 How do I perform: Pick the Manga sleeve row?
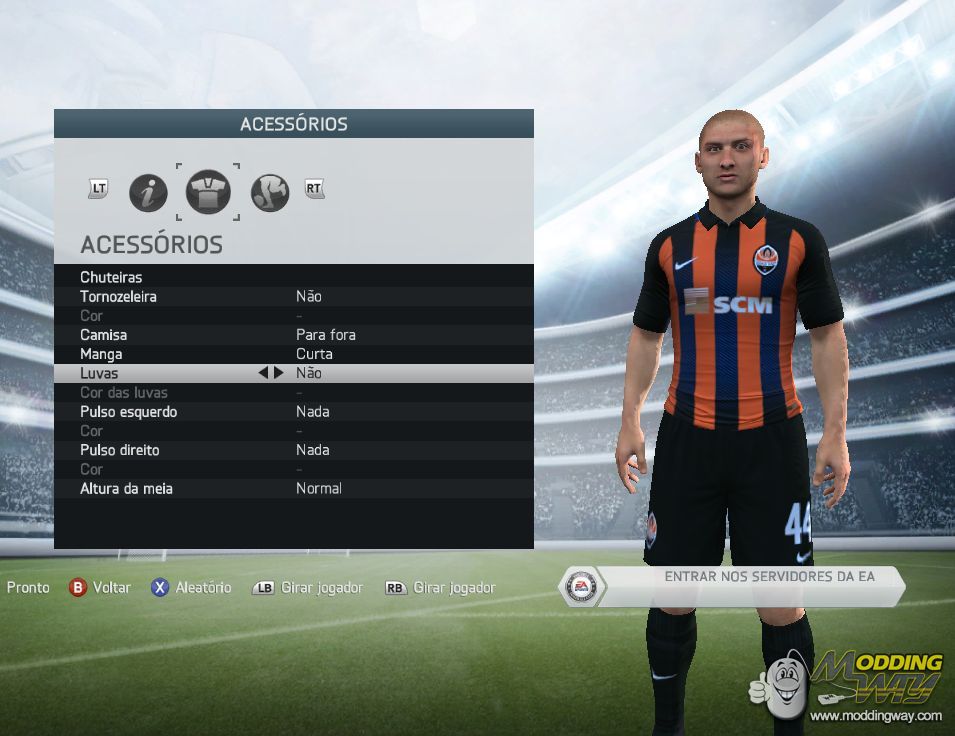(x=293, y=354)
